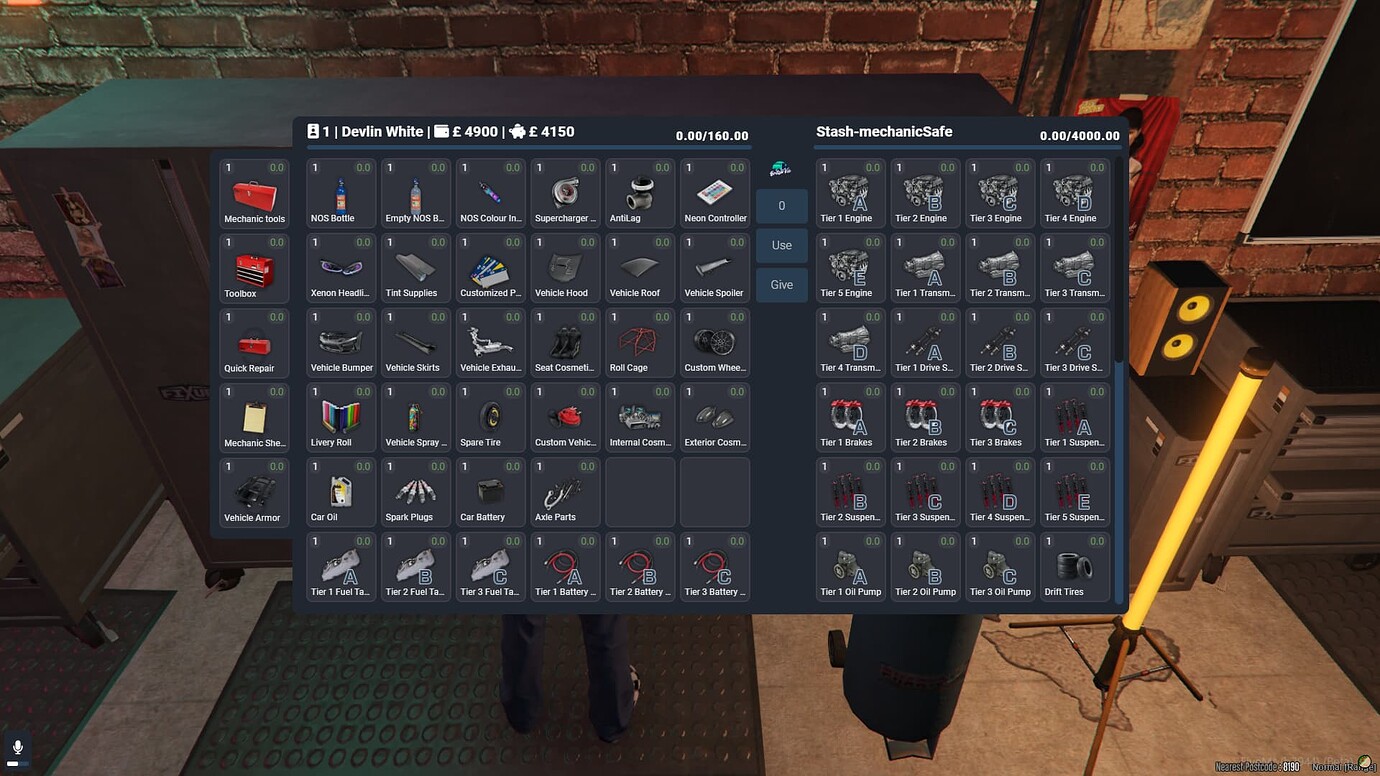Image resolution: width=1380 pixels, height=776 pixels.
Task: Select the Mechanic tools item
Action: [x=254, y=190]
